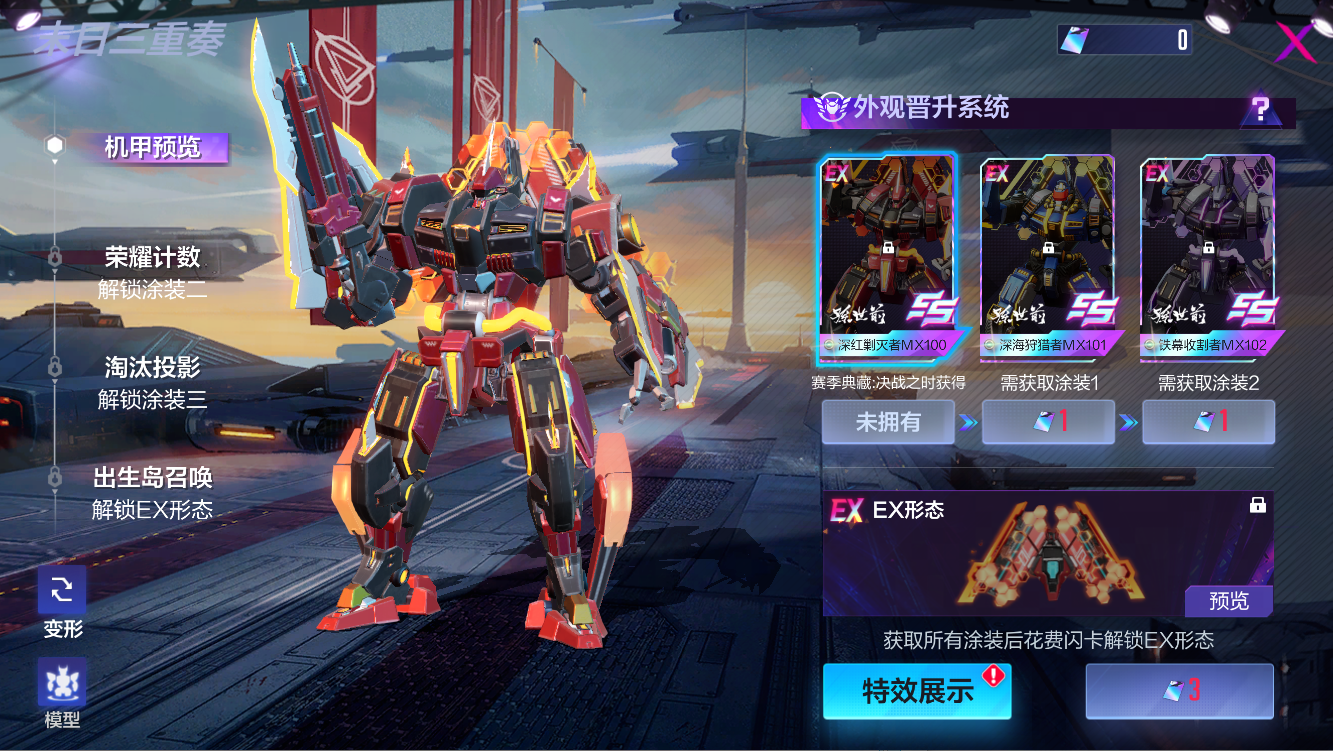1333x751 pixels.
Task: Select the 机甲预览 tab
Action: [153, 148]
